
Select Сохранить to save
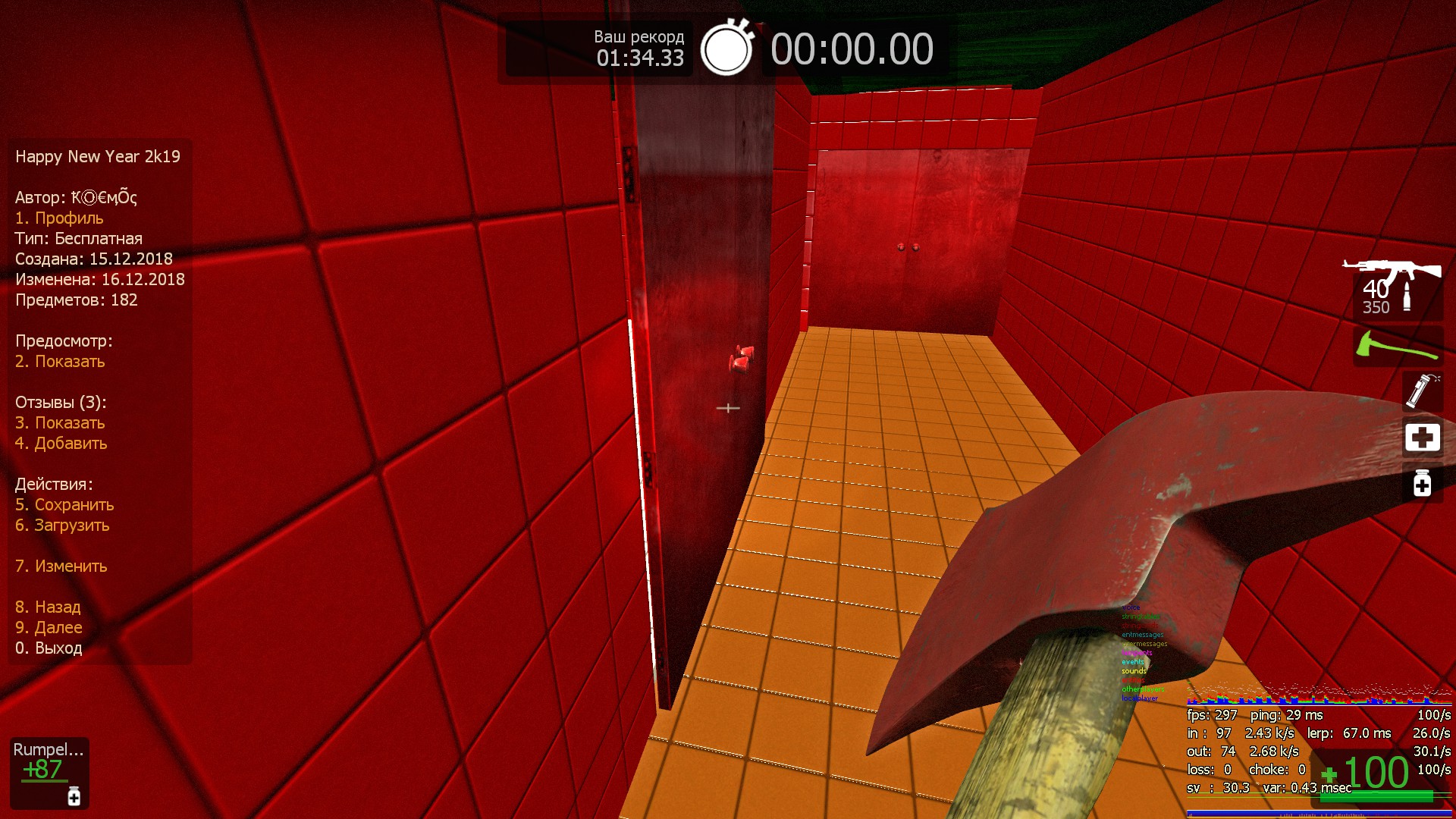tap(64, 505)
